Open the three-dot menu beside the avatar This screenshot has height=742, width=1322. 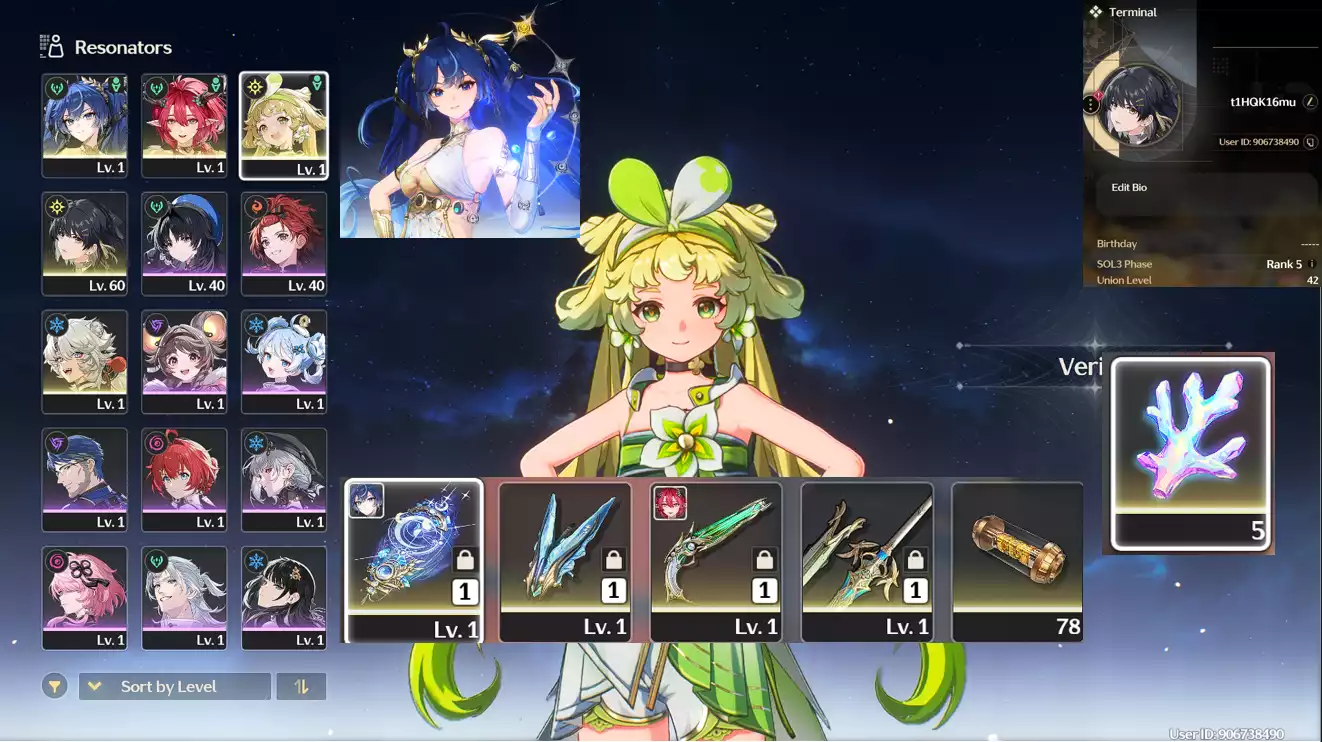pyautogui.click(x=1091, y=104)
